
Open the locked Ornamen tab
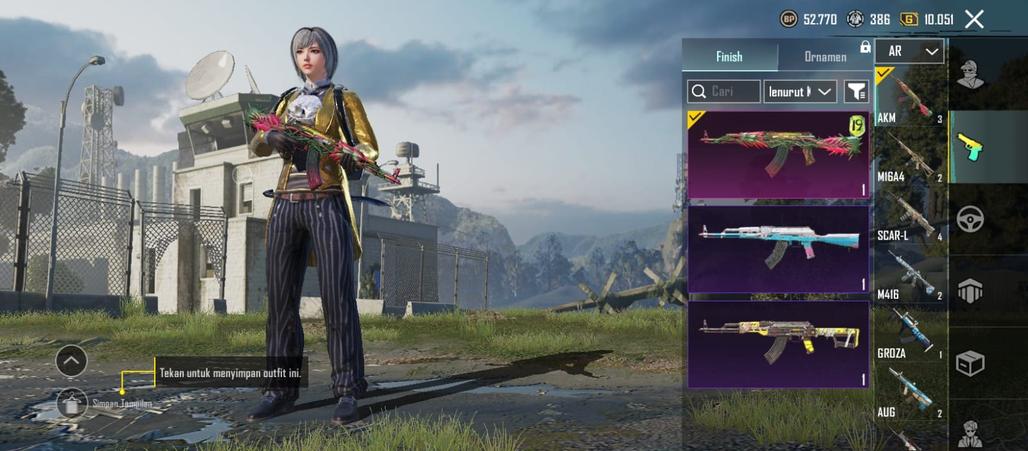point(825,57)
